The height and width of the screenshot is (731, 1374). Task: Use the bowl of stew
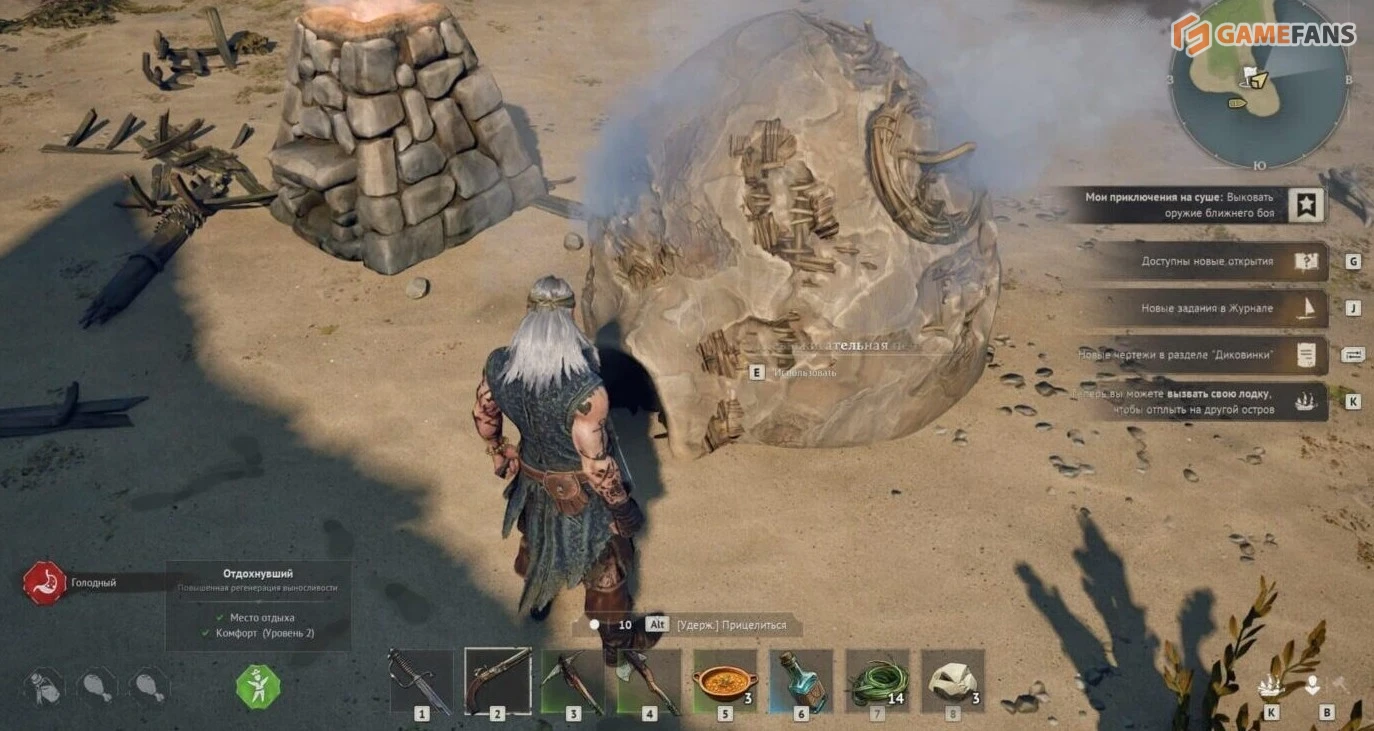[x=725, y=681]
